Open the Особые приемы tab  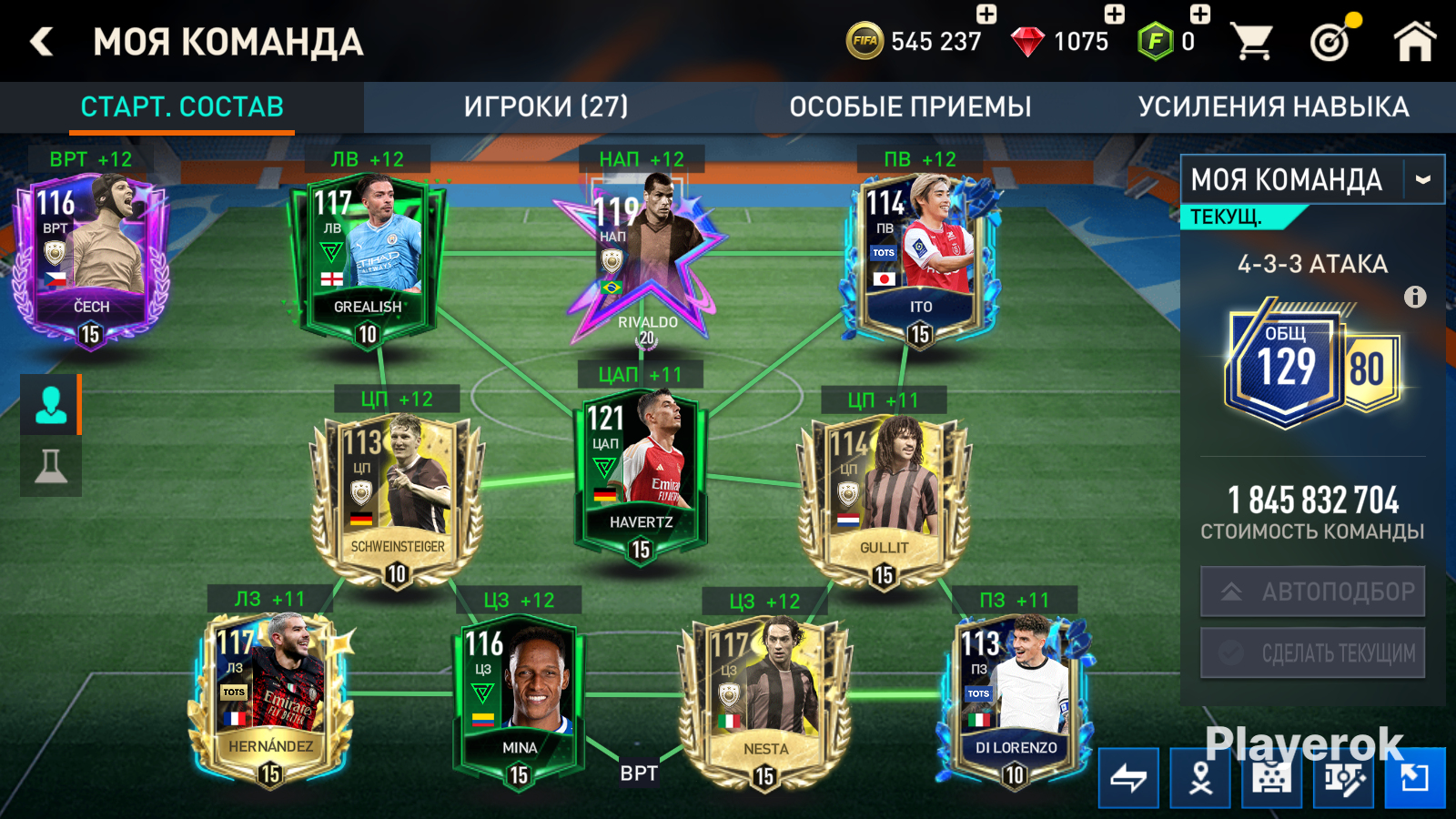(x=910, y=107)
